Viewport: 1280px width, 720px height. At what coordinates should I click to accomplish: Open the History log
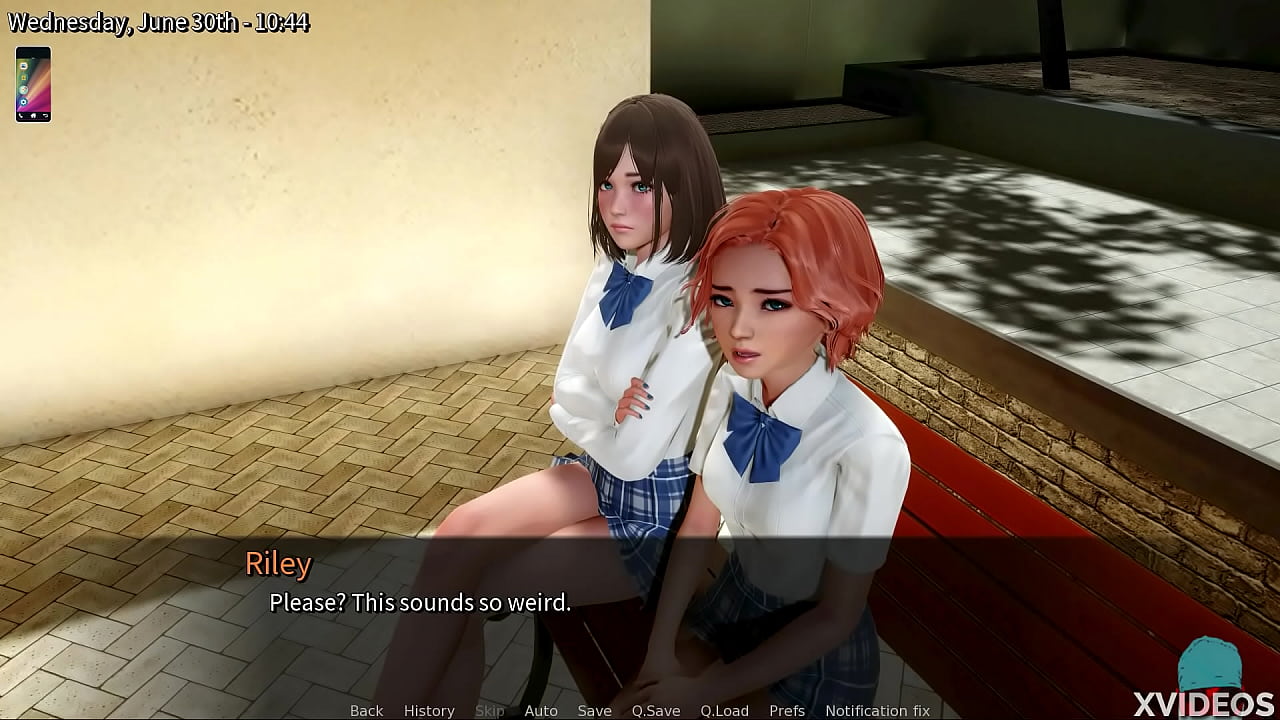pyautogui.click(x=428, y=710)
